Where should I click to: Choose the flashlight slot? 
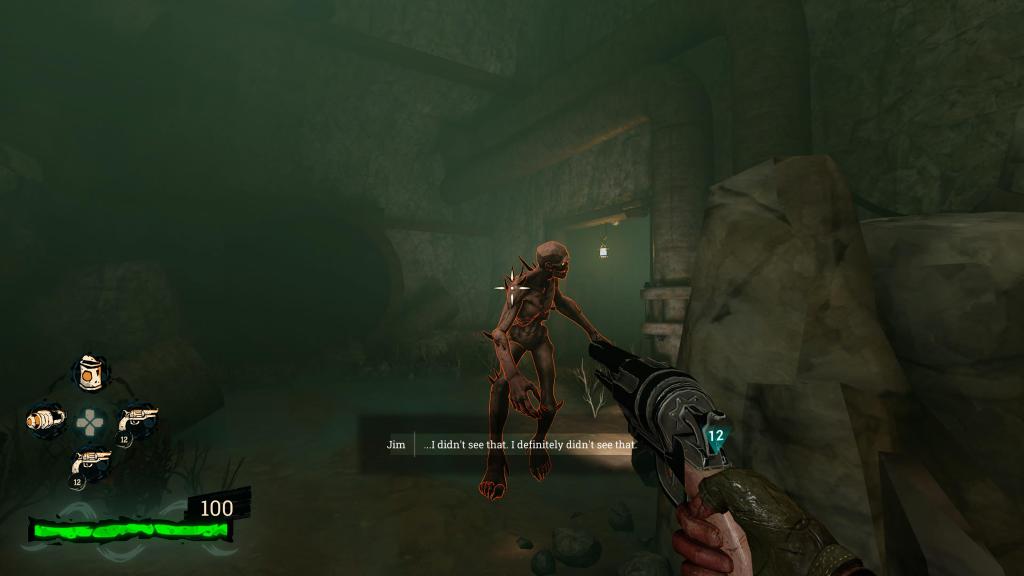45,420
